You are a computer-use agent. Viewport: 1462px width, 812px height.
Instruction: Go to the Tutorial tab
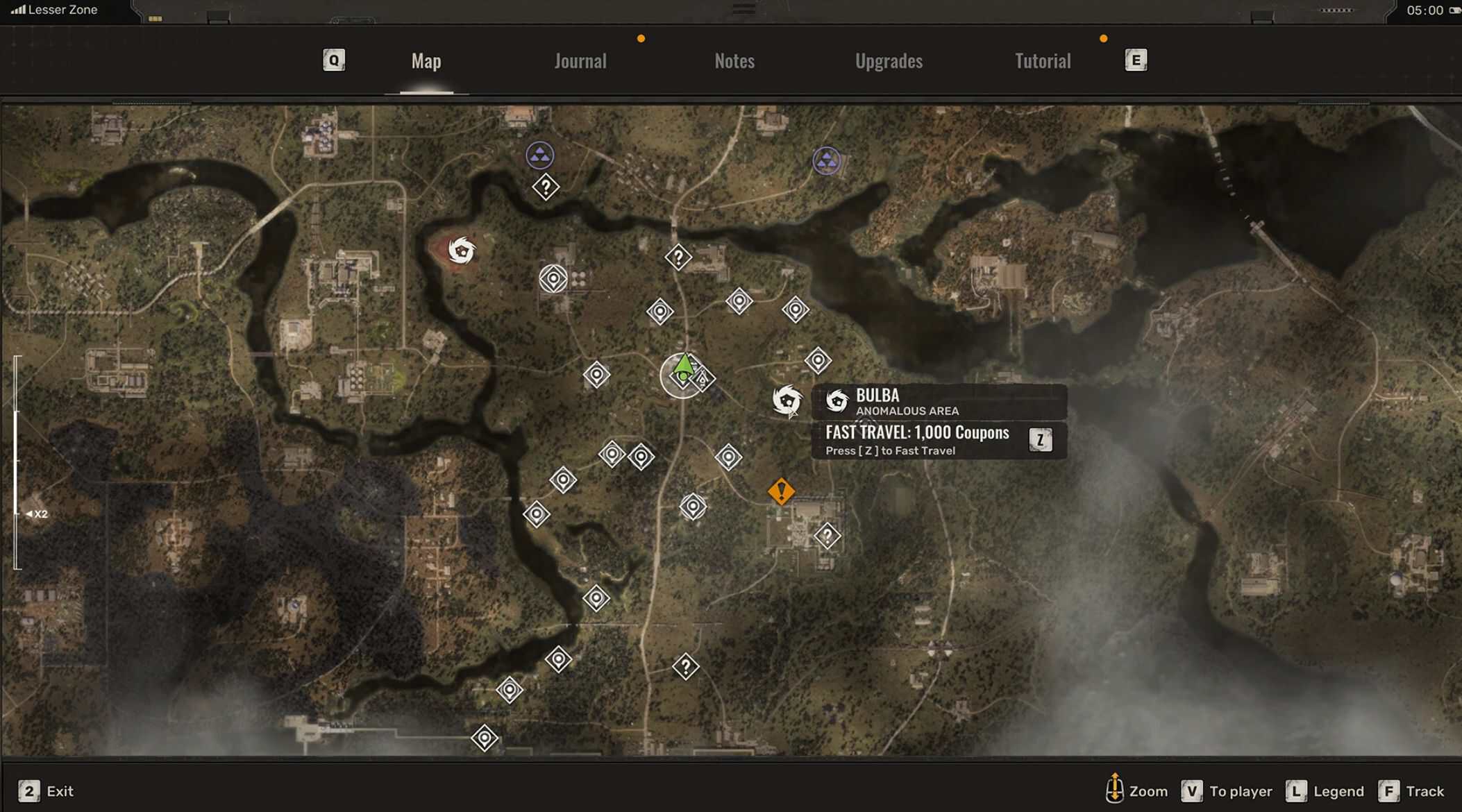[x=1043, y=61]
